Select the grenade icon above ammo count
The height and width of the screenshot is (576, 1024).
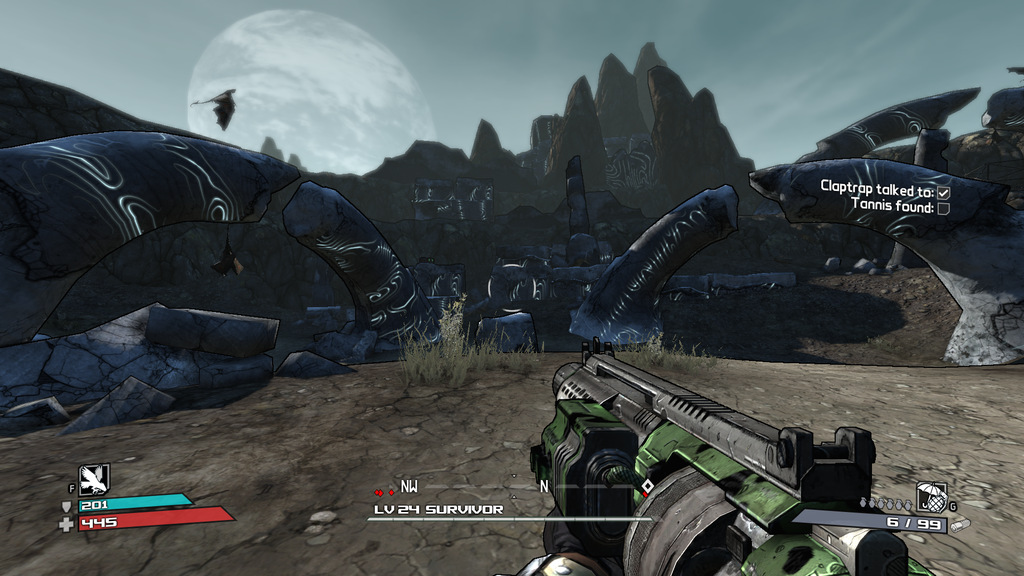tap(931, 496)
